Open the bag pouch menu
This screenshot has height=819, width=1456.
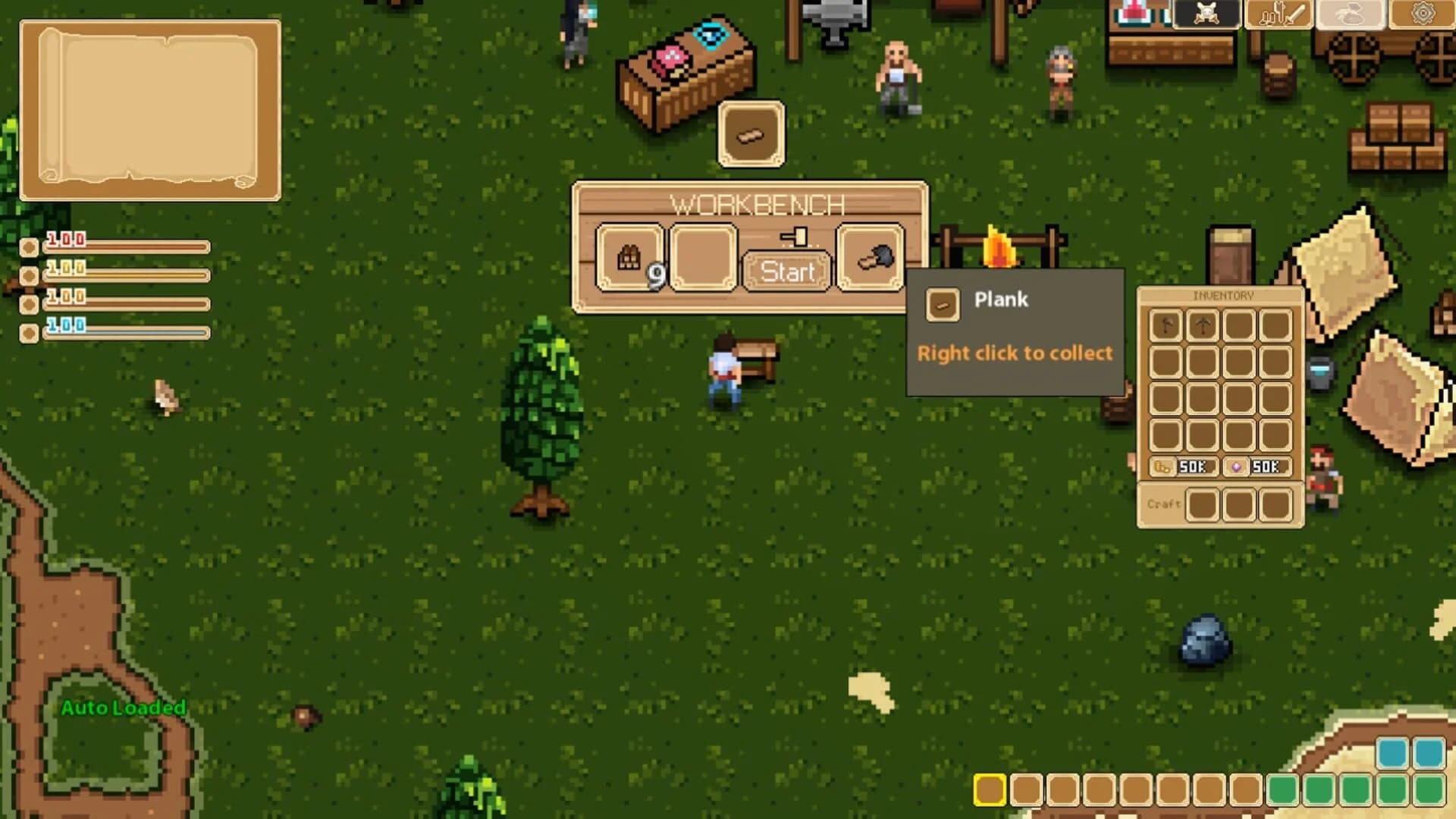click(1351, 13)
